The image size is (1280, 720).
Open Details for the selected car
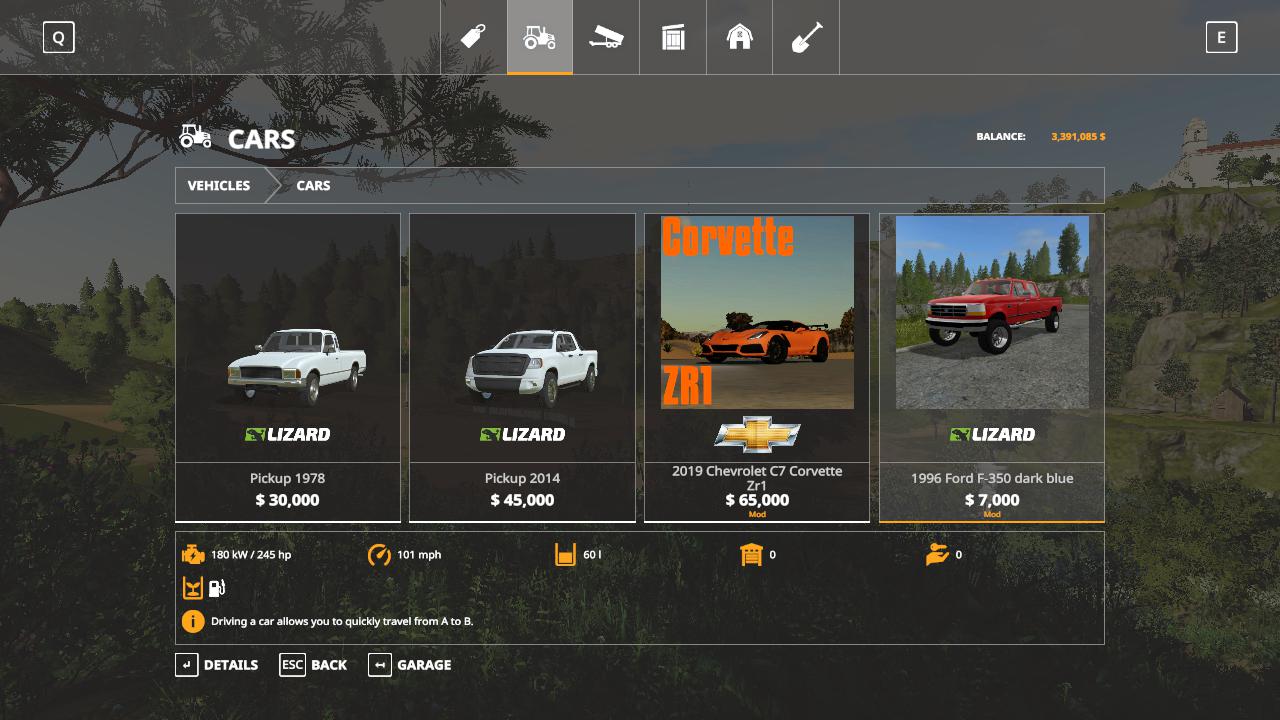coord(217,665)
